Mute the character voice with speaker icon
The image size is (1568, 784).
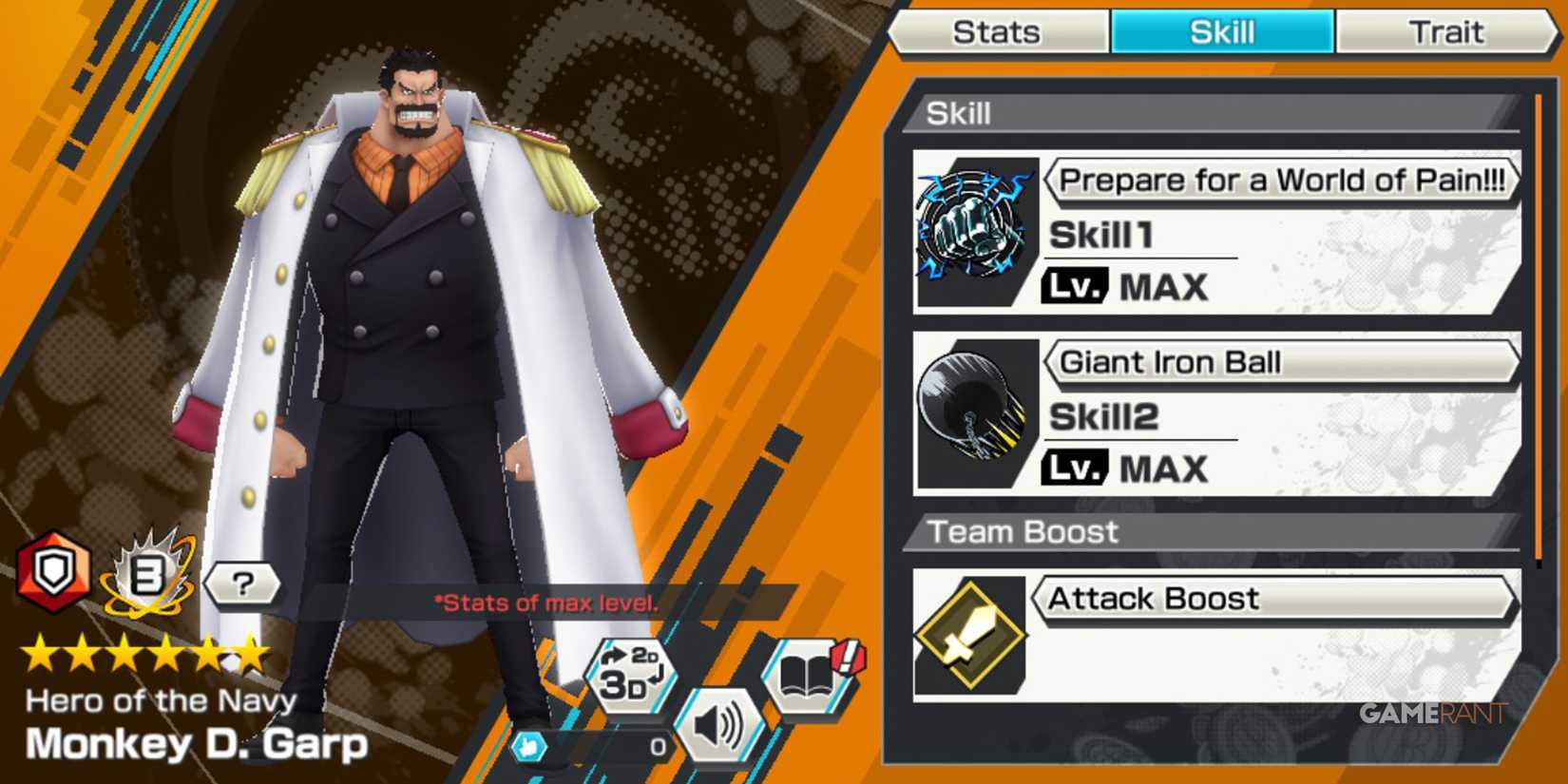tap(719, 722)
